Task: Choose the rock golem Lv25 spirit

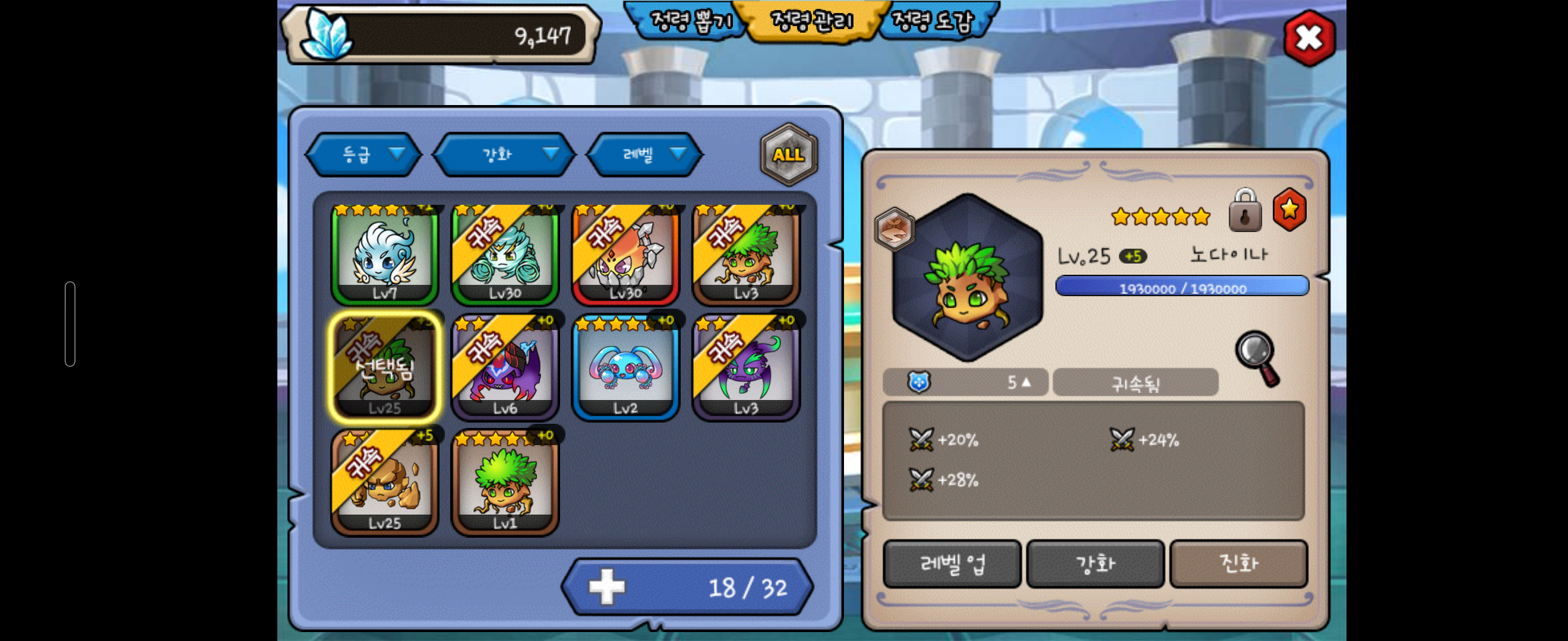Action: click(384, 483)
